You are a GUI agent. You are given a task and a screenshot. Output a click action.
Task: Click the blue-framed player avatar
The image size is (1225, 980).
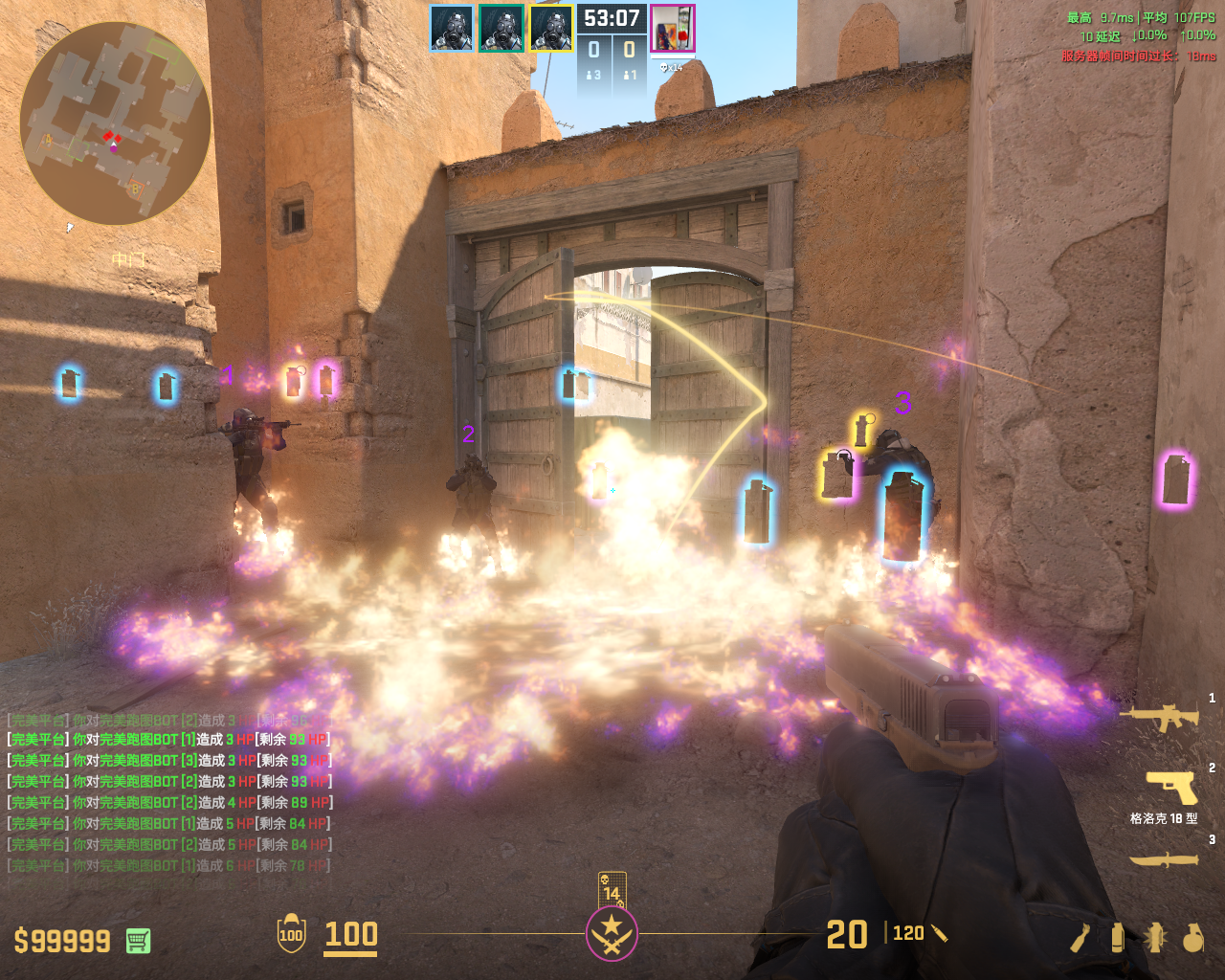tap(451, 28)
